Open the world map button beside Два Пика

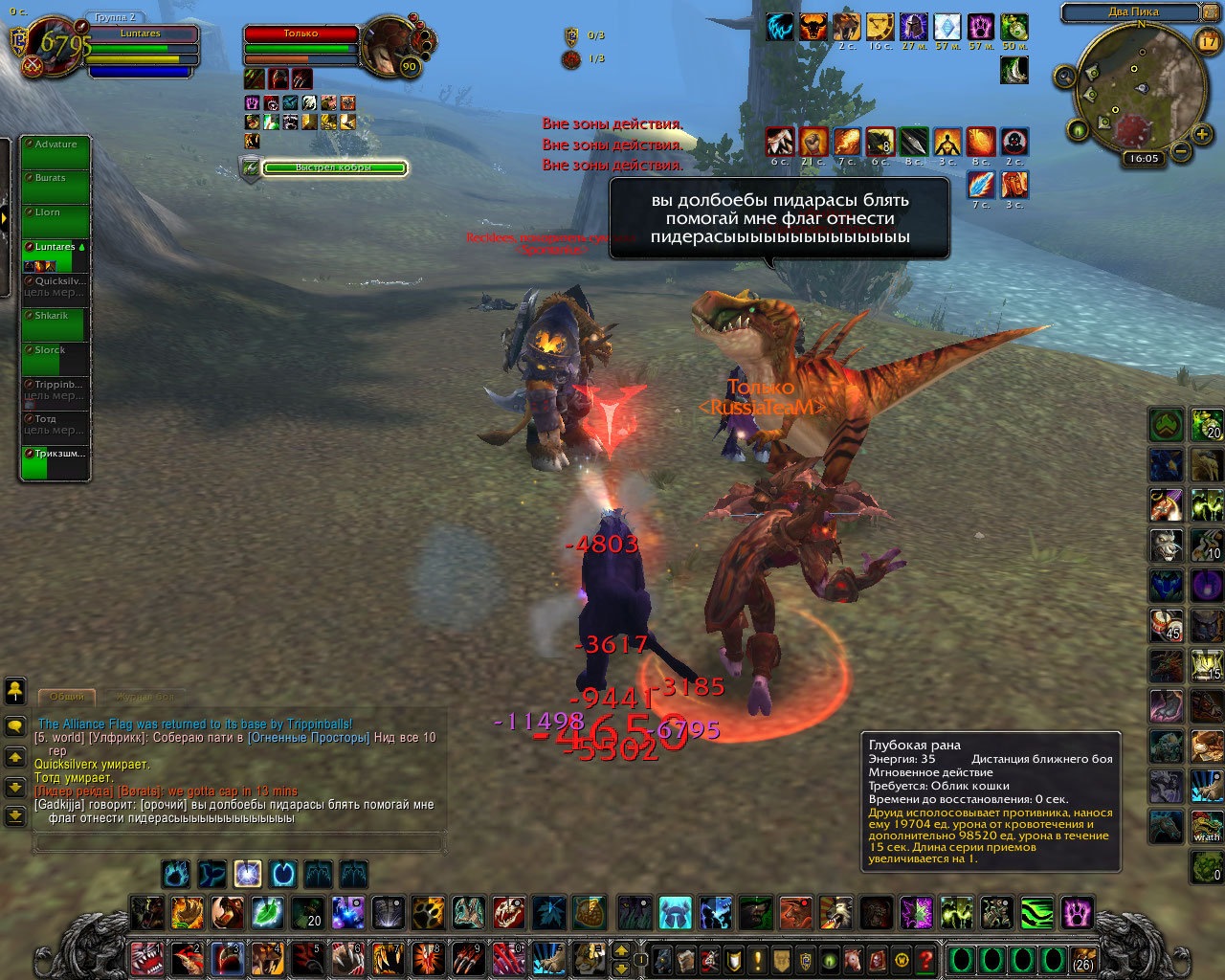coord(1212,12)
